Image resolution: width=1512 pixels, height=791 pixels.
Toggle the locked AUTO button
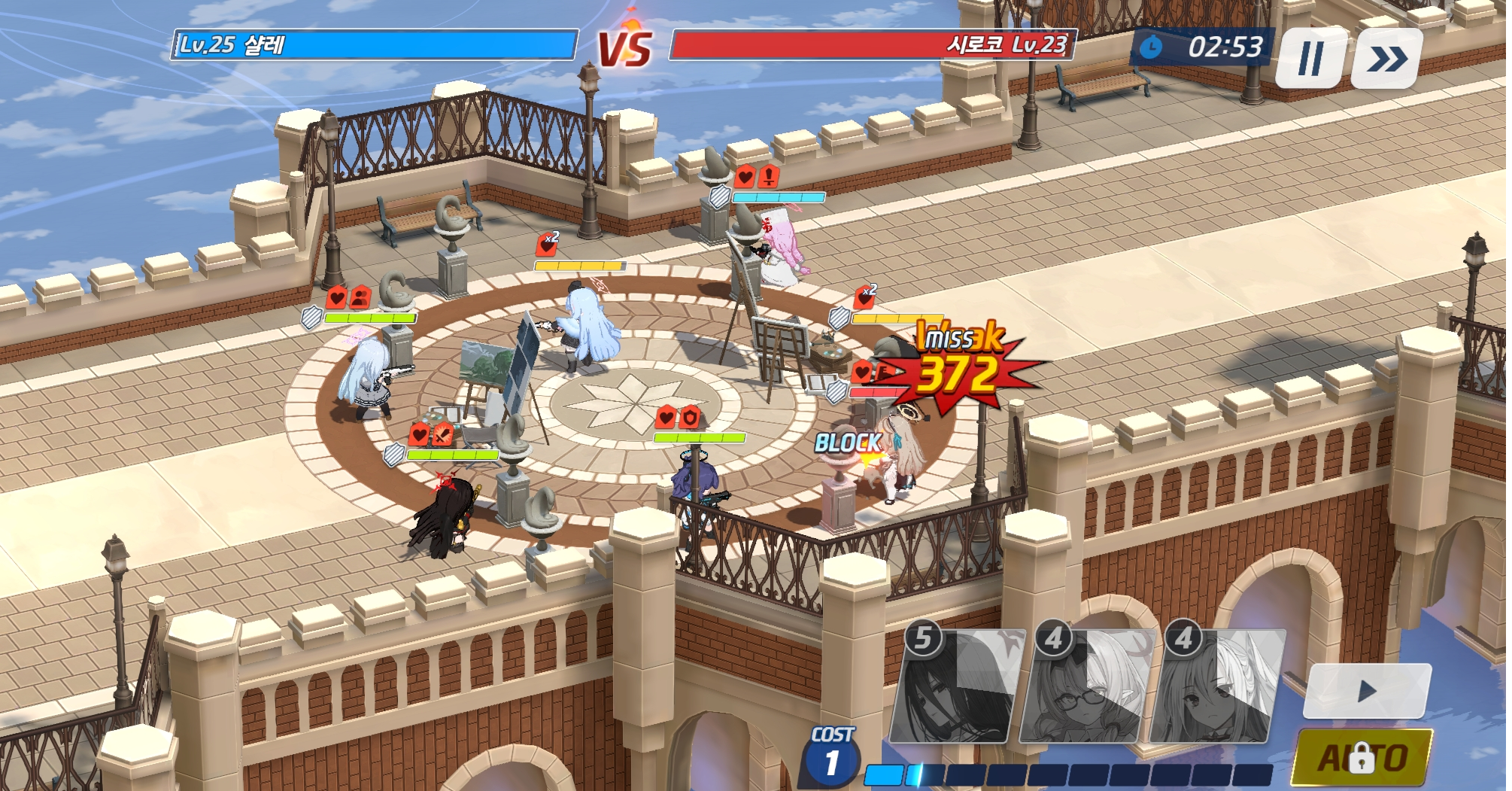click(x=1362, y=757)
